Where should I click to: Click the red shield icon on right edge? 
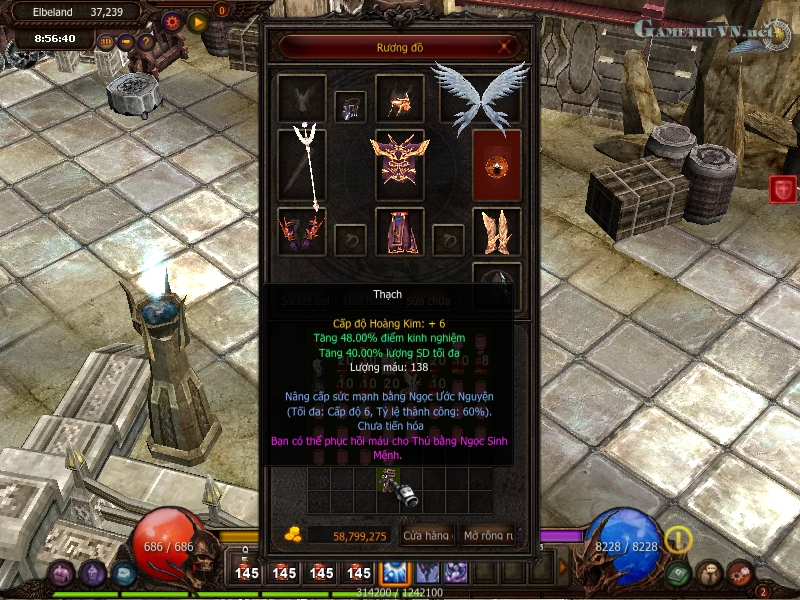point(783,189)
